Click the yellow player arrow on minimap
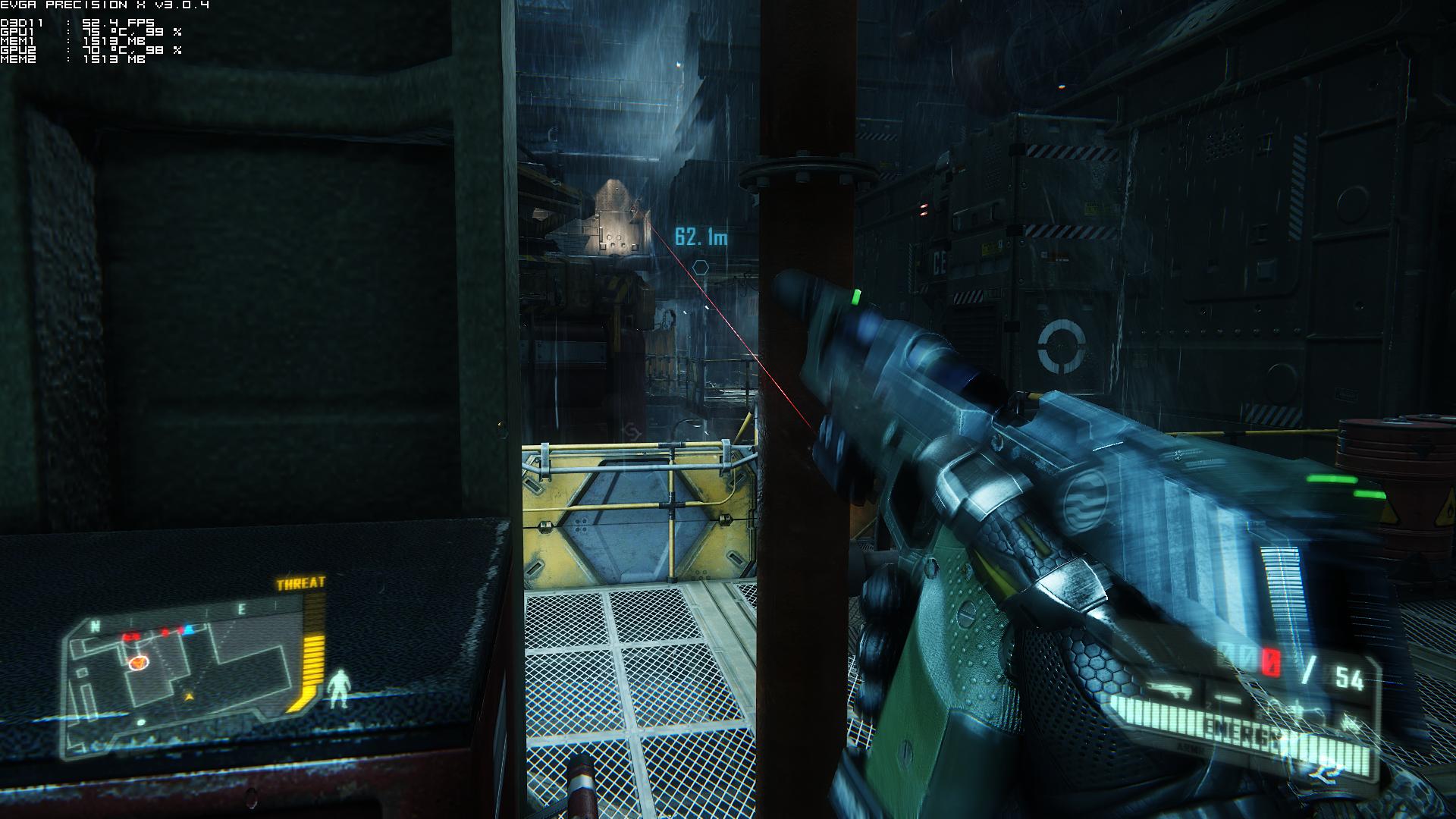This screenshot has width=1456, height=819. 189,695
